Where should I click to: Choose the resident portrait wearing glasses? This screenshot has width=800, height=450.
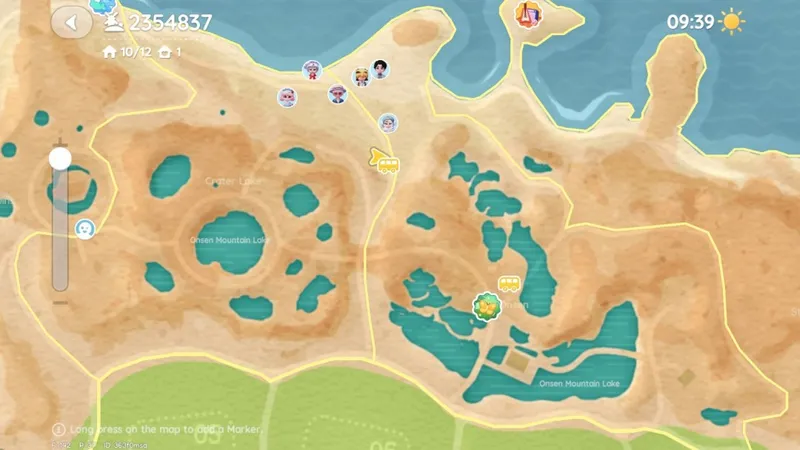338,94
